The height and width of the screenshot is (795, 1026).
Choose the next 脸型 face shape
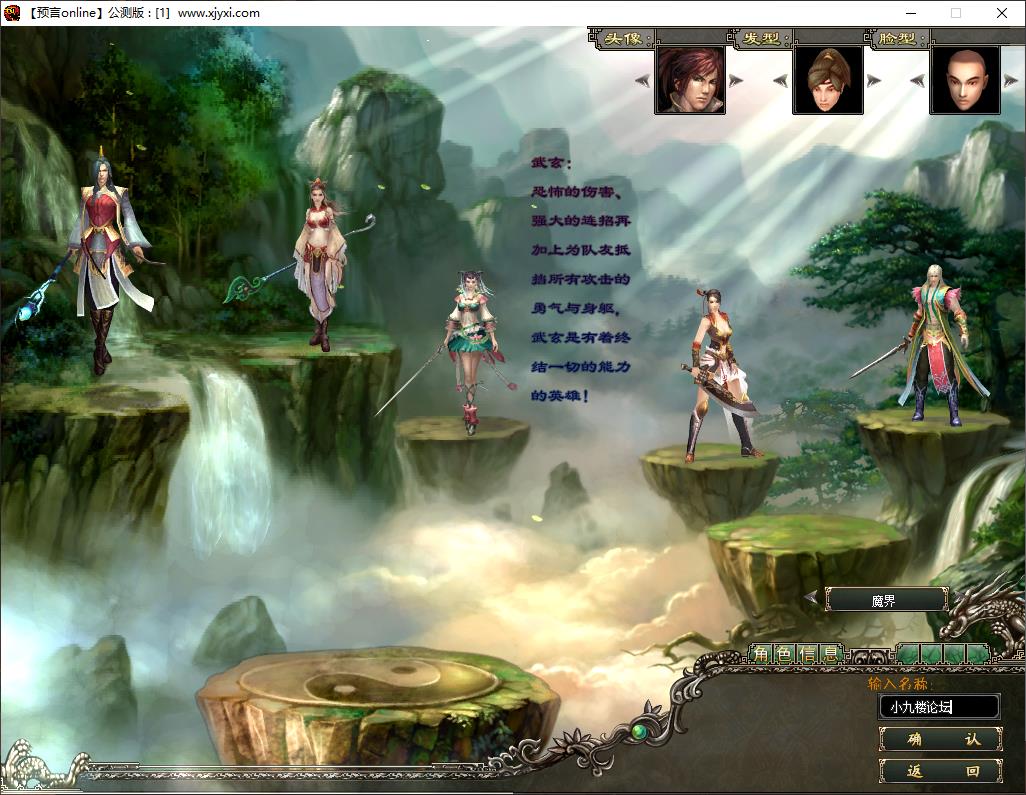[1010, 80]
